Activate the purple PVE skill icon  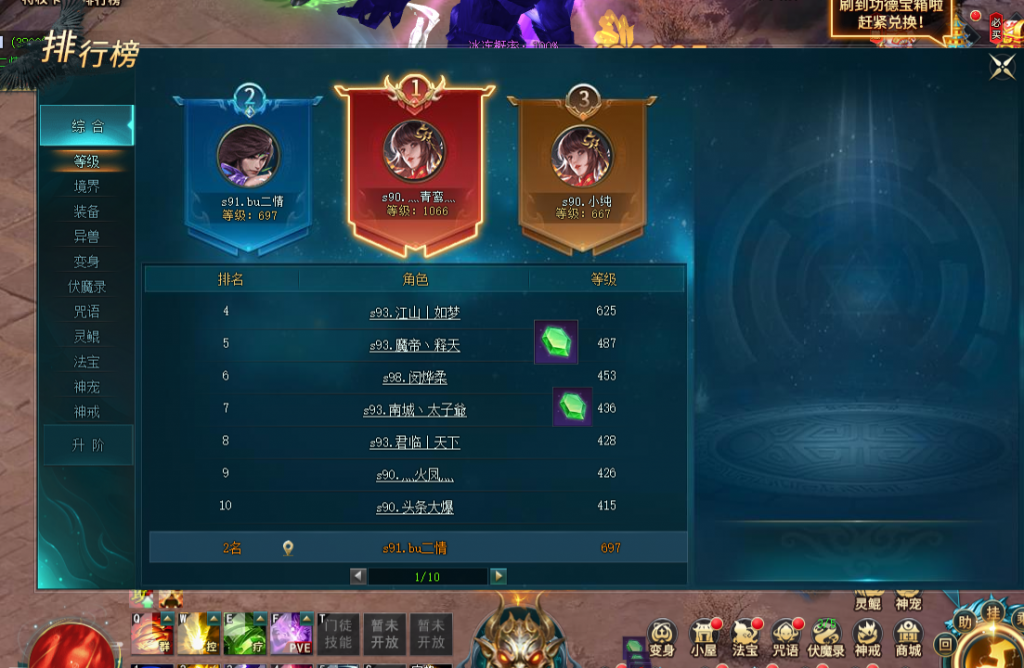(288, 634)
